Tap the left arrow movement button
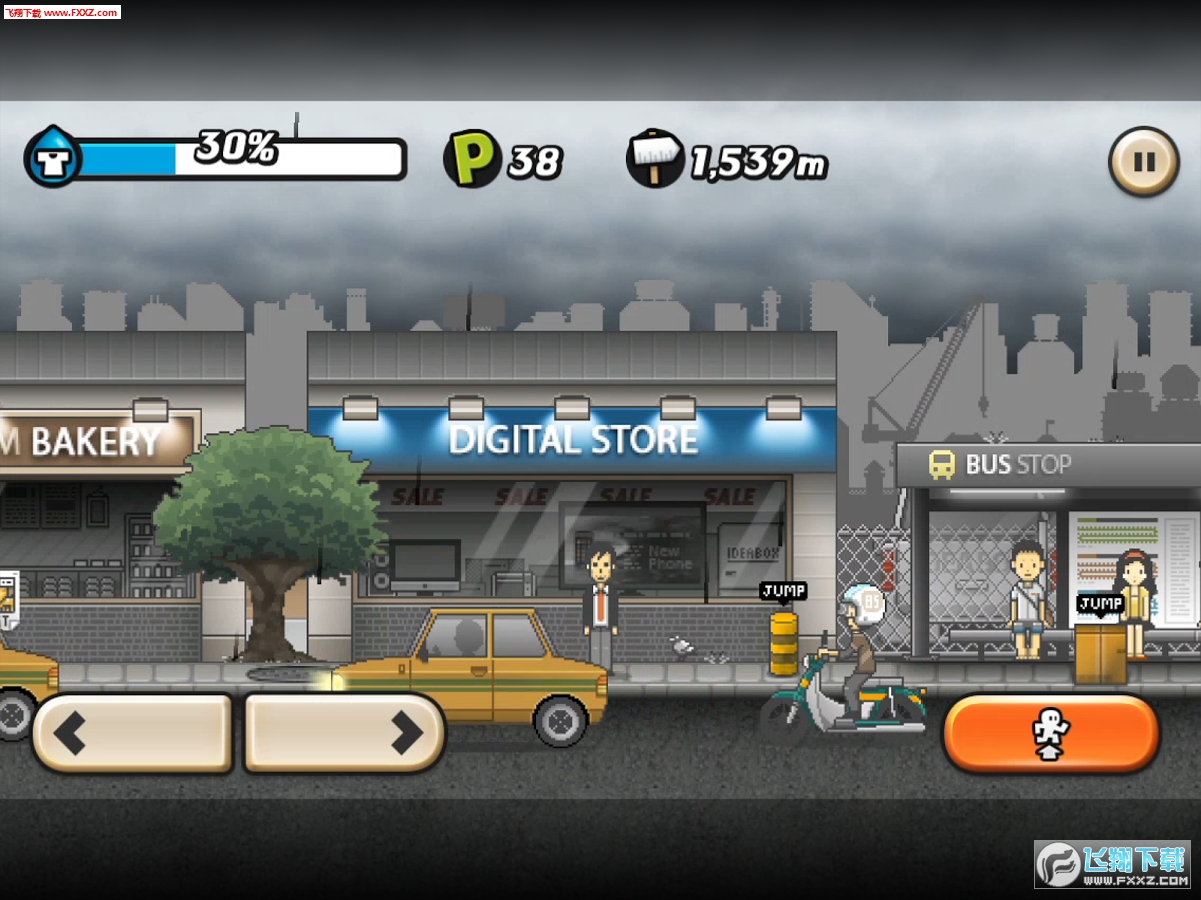This screenshot has width=1201, height=900. pyautogui.click(x=133, y=733)
